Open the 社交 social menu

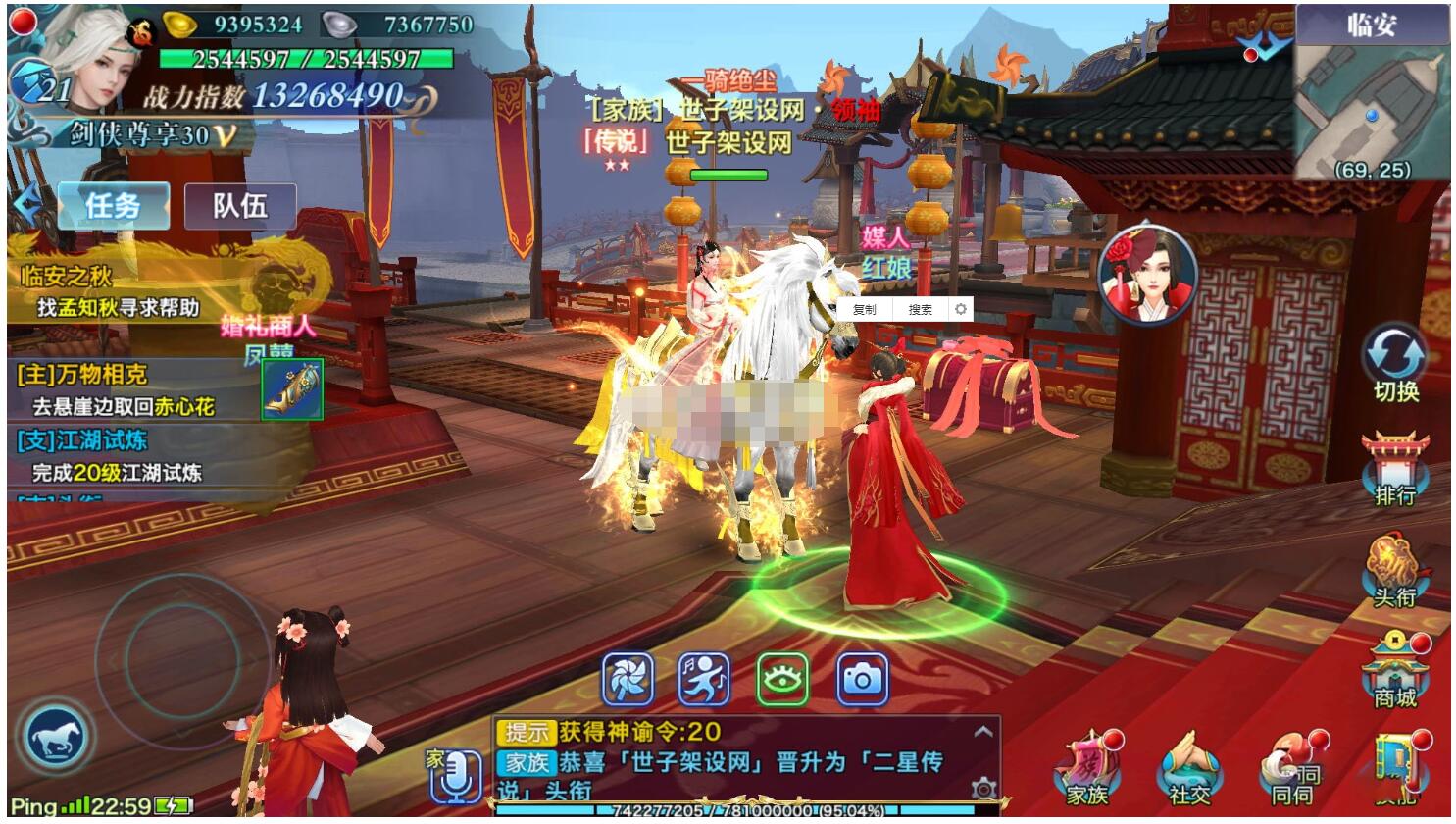tap(1189, 770)
